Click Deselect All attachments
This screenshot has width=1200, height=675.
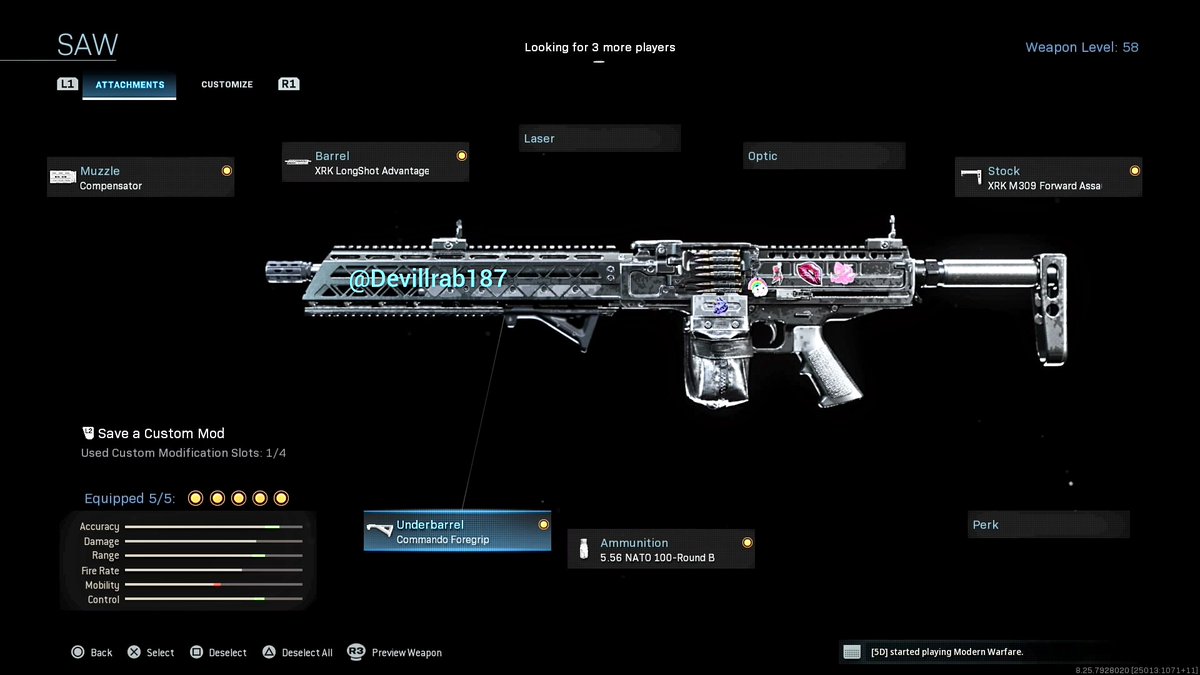pyautogui.click(x=298, y=653)
